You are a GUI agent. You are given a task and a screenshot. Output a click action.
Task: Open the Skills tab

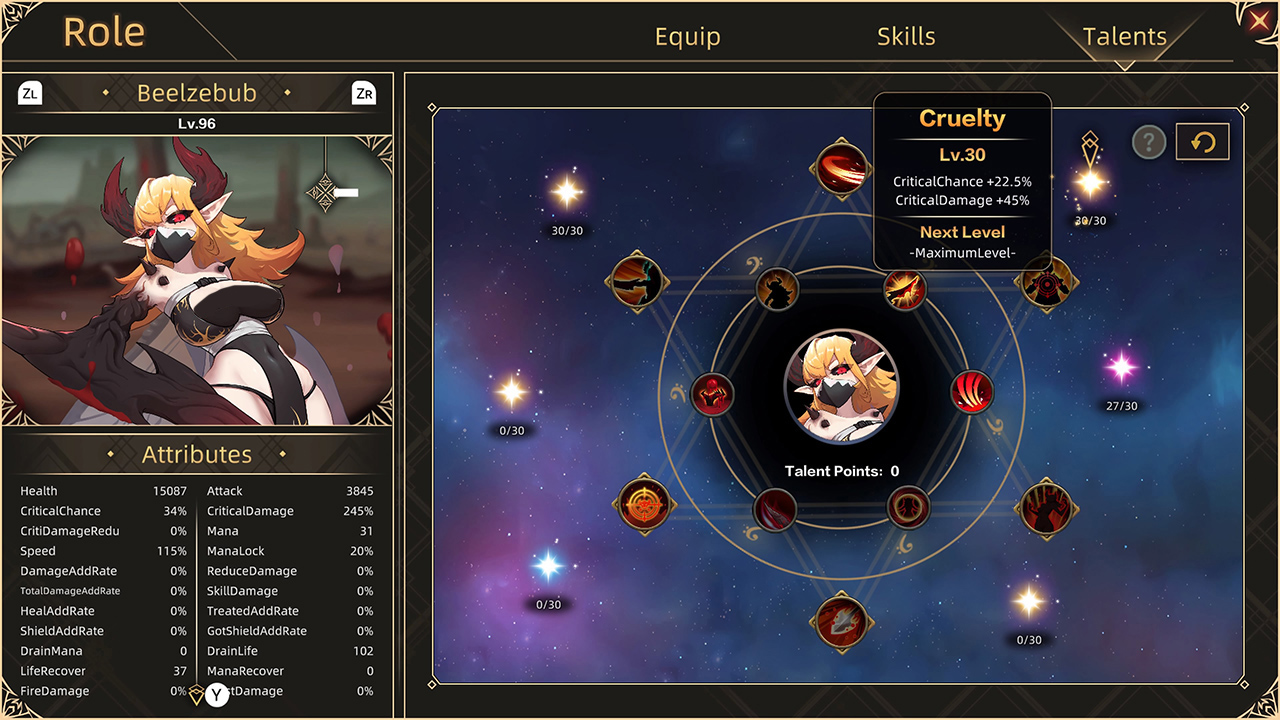[x=906, y=36]
